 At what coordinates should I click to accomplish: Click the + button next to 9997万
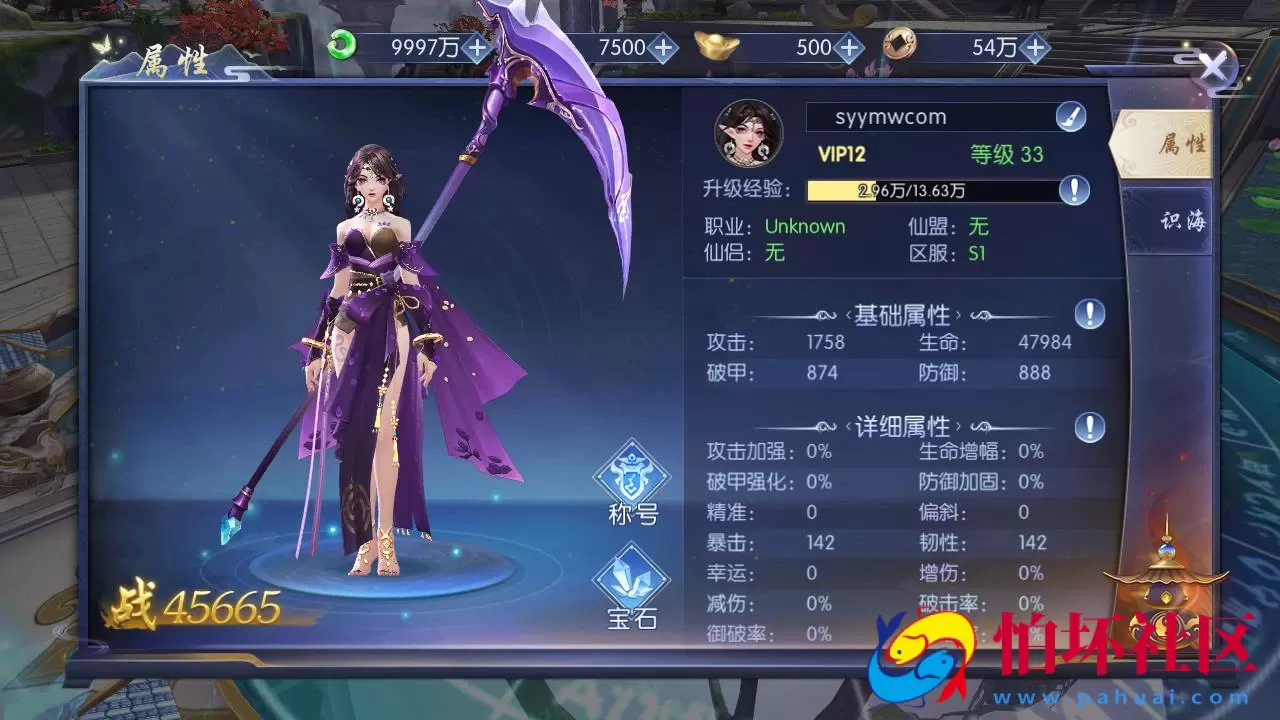pos(478,46)
